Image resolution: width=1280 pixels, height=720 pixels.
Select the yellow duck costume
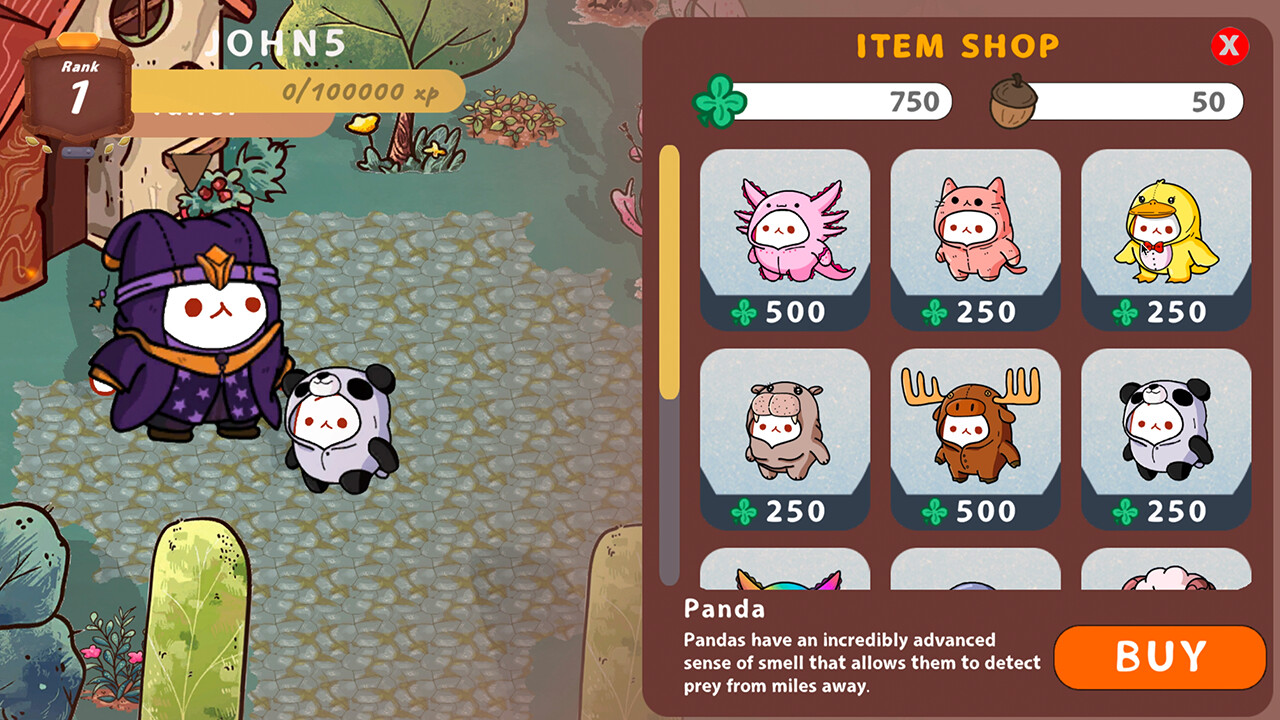[1166, 230]
